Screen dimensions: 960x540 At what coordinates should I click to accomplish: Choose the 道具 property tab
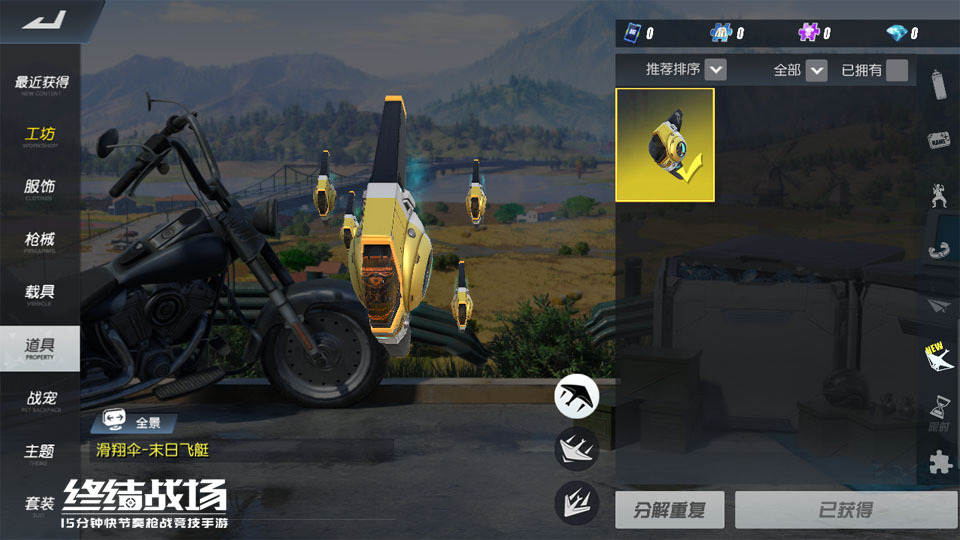(x=40, y=348)
